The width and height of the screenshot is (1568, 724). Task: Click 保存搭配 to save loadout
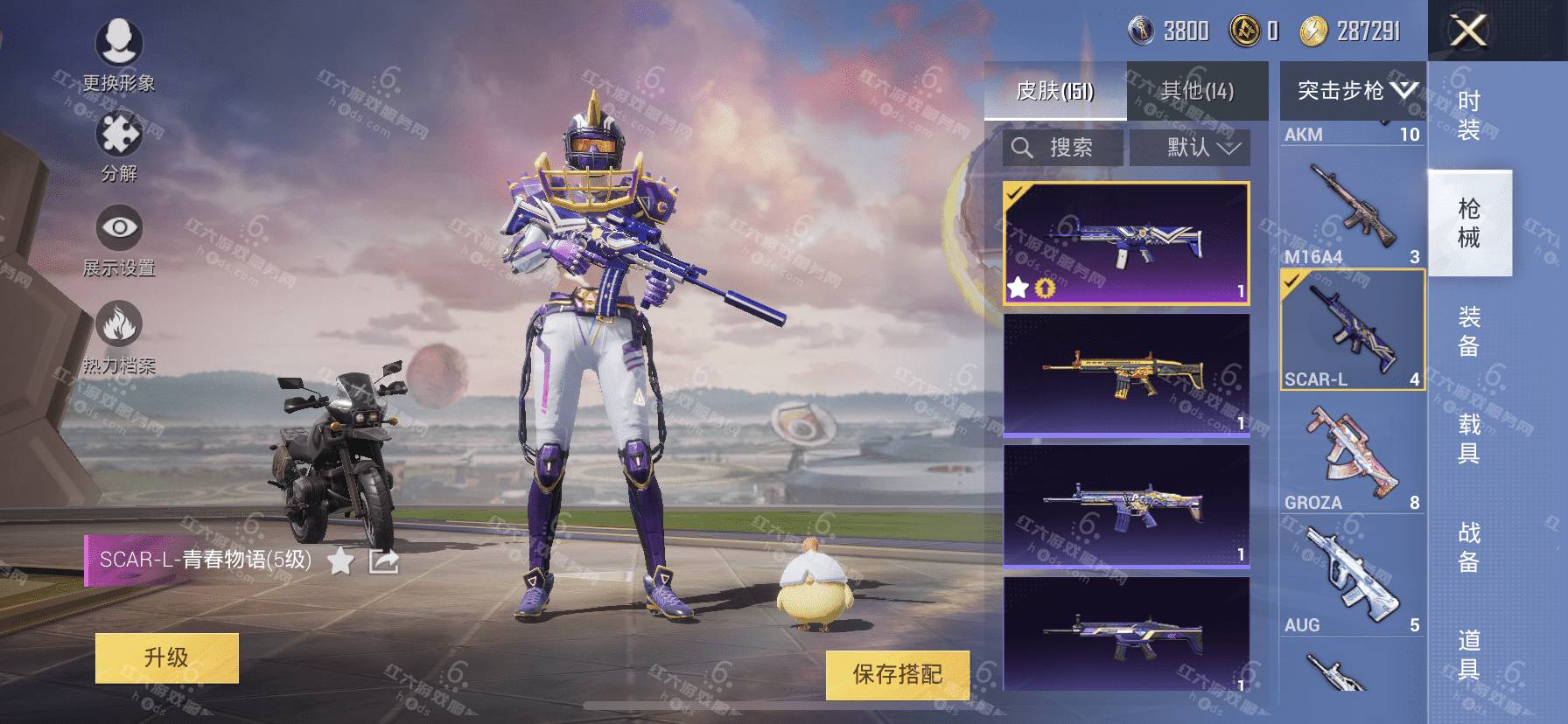(x=897, y=674)
